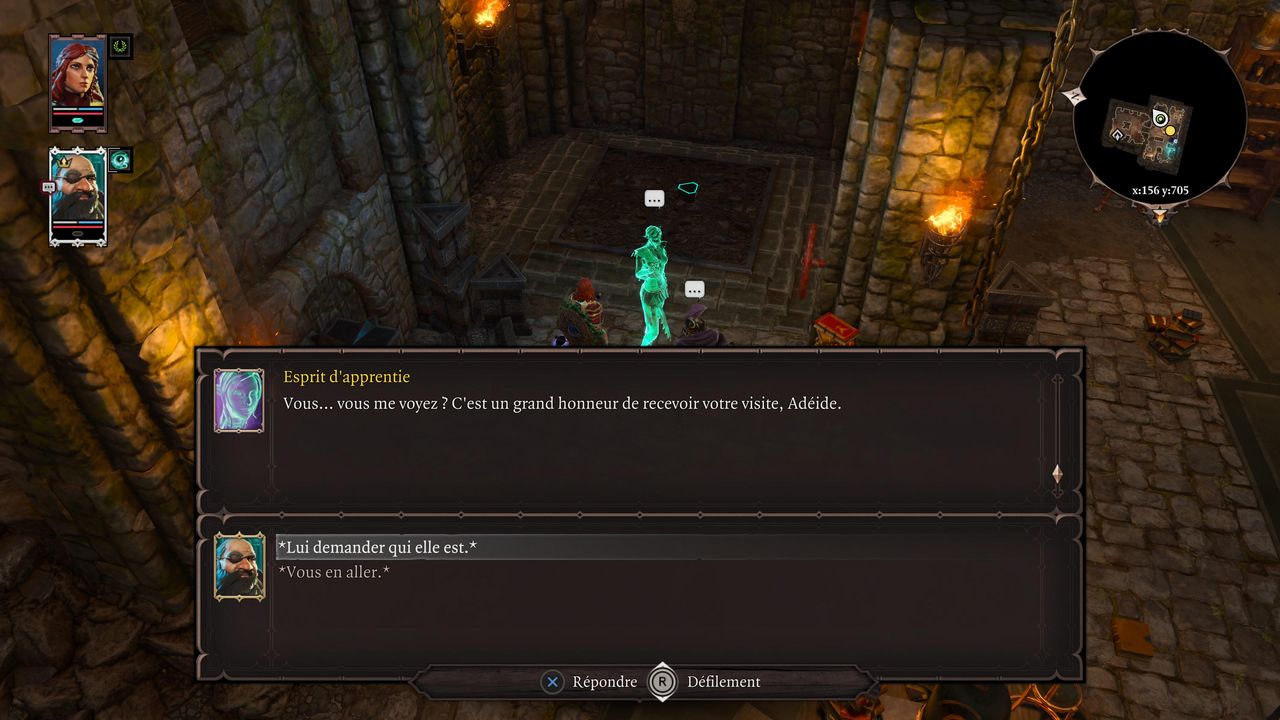Click the teal eye status icon
The width and height of the screenshot is (1280, 720).
[121, 160]
